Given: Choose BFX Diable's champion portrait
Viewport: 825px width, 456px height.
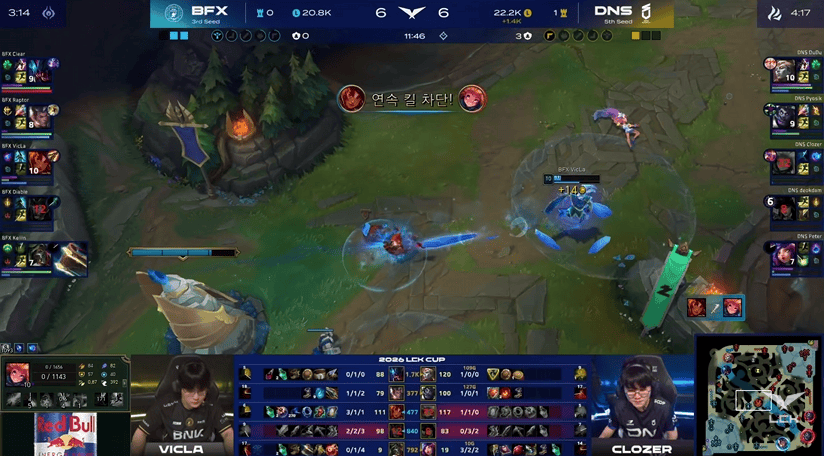Looking at the screenshot, I should [39, 208].
